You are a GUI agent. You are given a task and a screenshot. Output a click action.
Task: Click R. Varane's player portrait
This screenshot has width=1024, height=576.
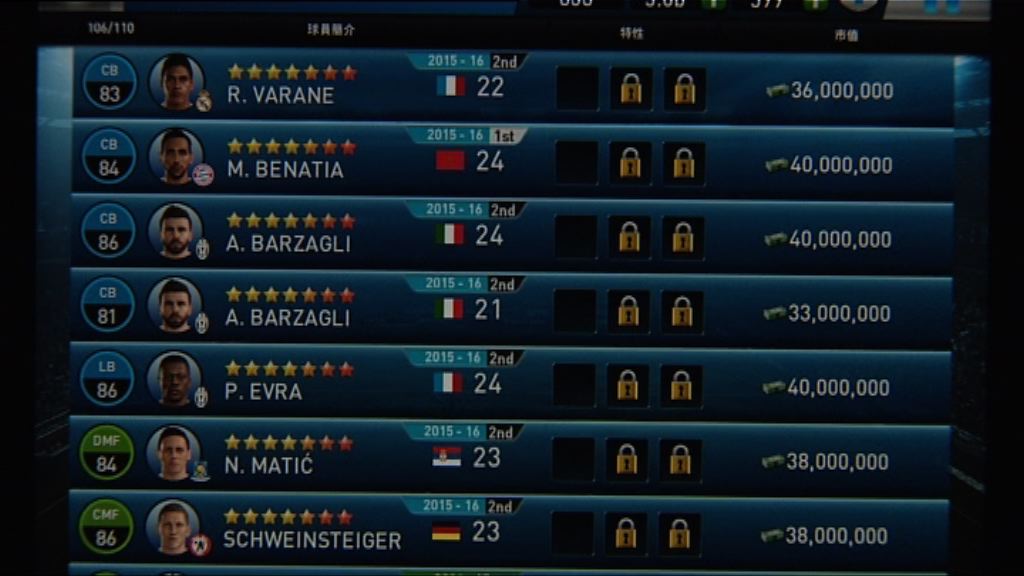coord(177,83)
